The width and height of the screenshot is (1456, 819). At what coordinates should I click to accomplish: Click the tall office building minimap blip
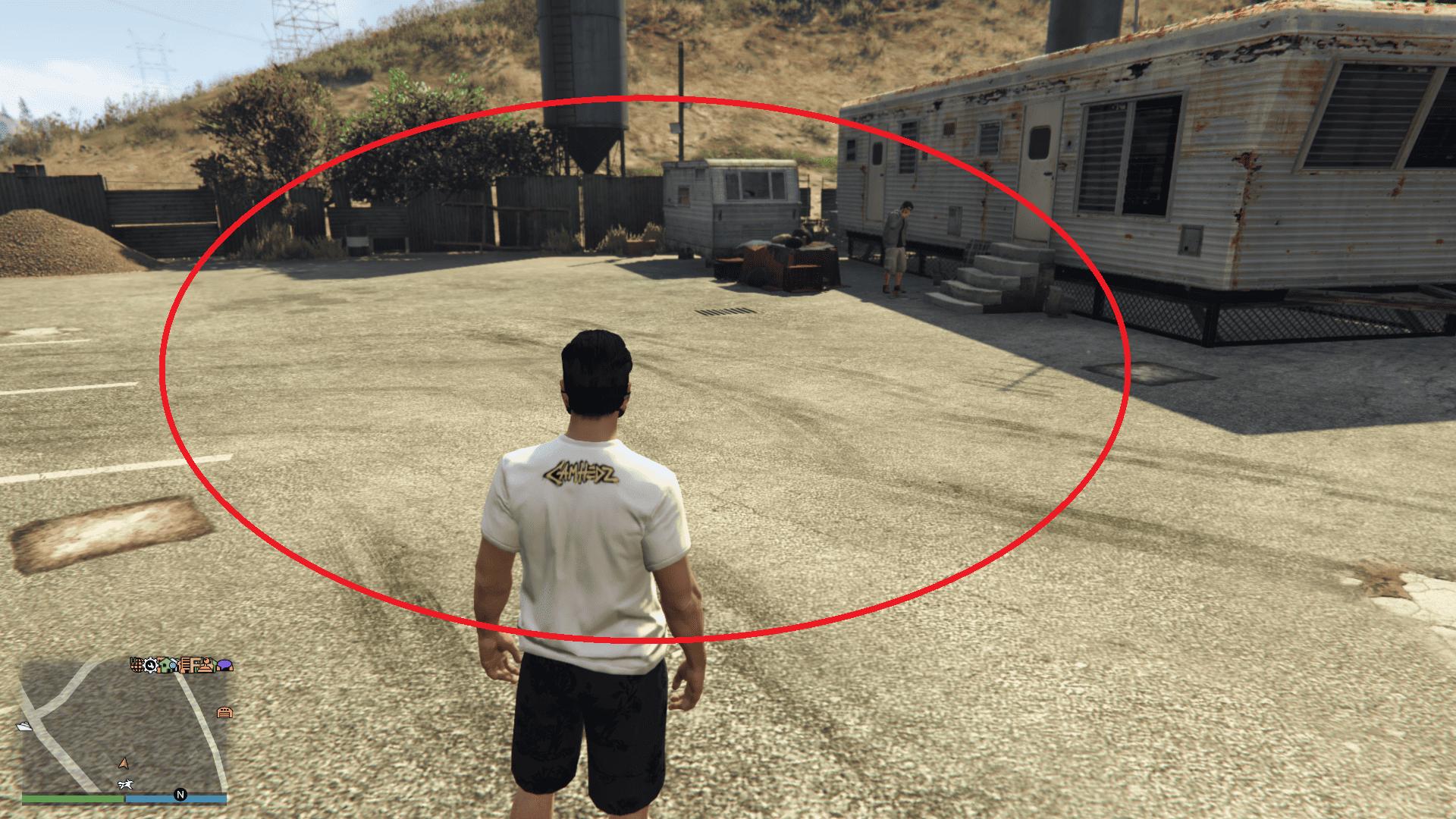click(185, 666)
